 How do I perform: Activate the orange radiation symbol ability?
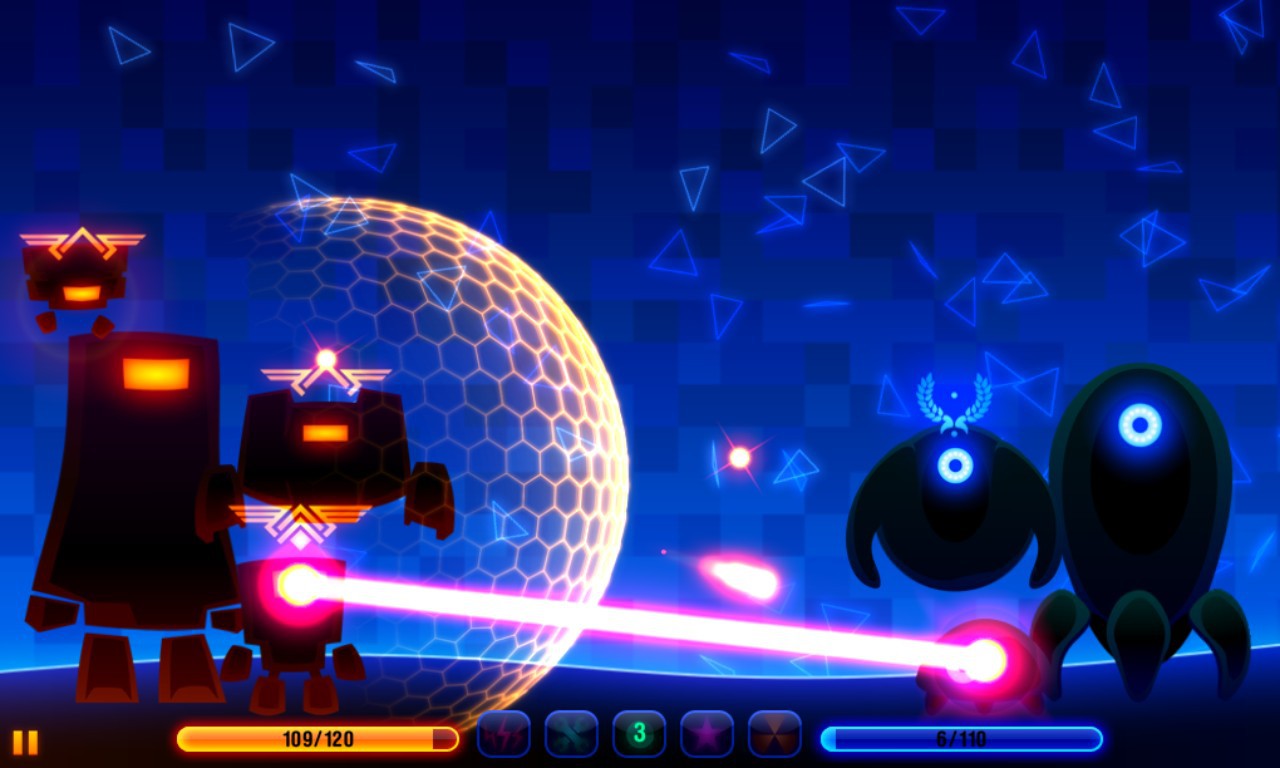[775, 735]
